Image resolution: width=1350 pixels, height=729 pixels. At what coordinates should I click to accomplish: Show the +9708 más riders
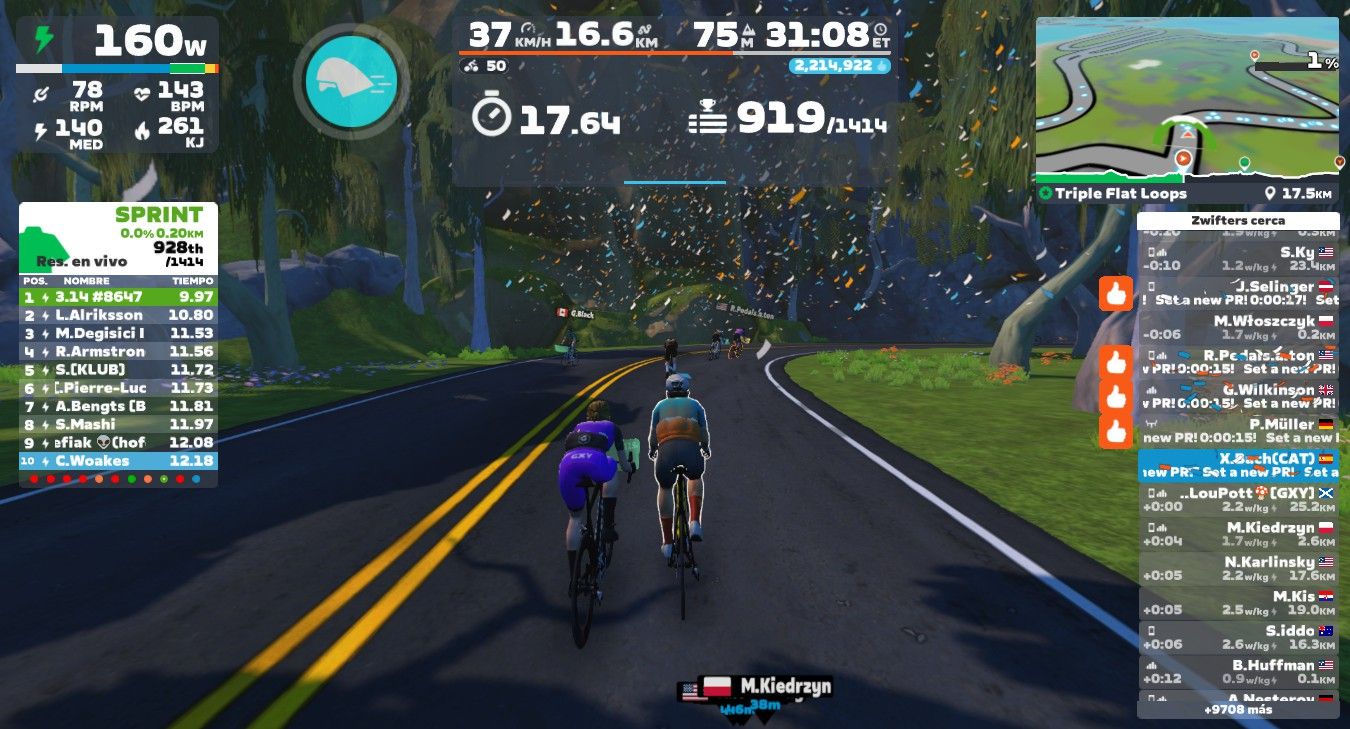1238,709
